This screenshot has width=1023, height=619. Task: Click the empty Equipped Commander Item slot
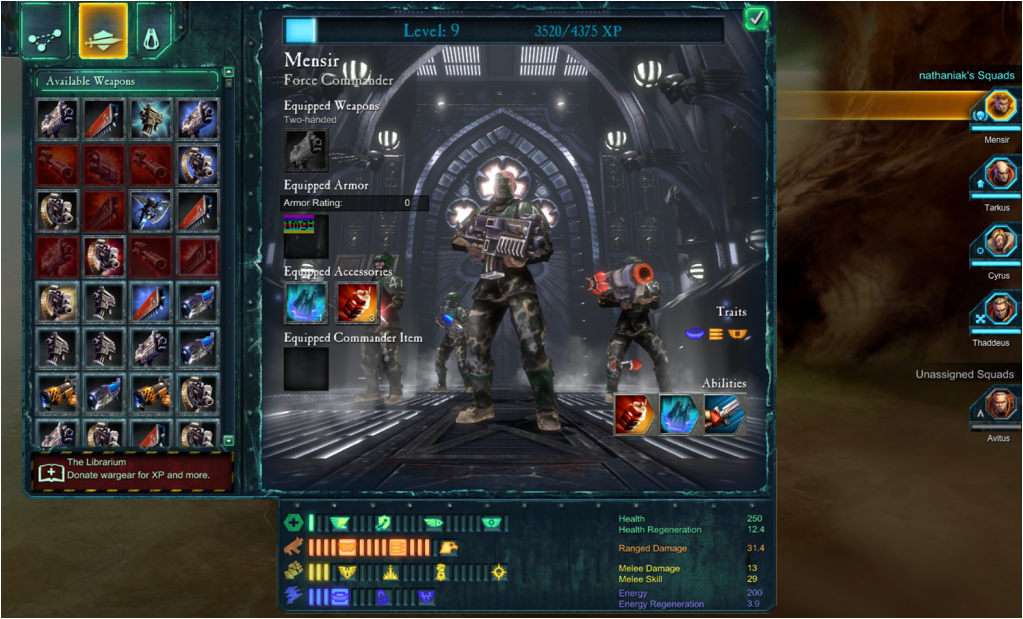pos(306,369)
